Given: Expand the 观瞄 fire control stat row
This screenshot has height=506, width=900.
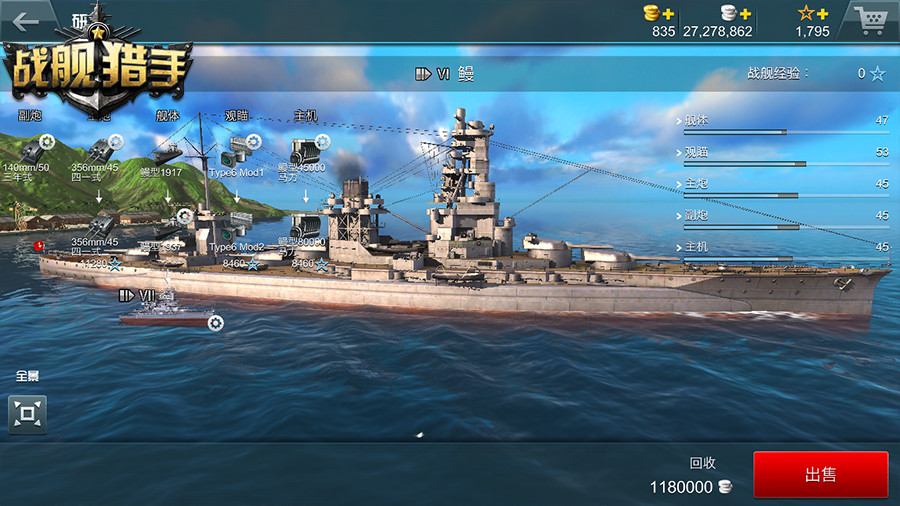Looking at the screenshot, I should coord(782,153).
